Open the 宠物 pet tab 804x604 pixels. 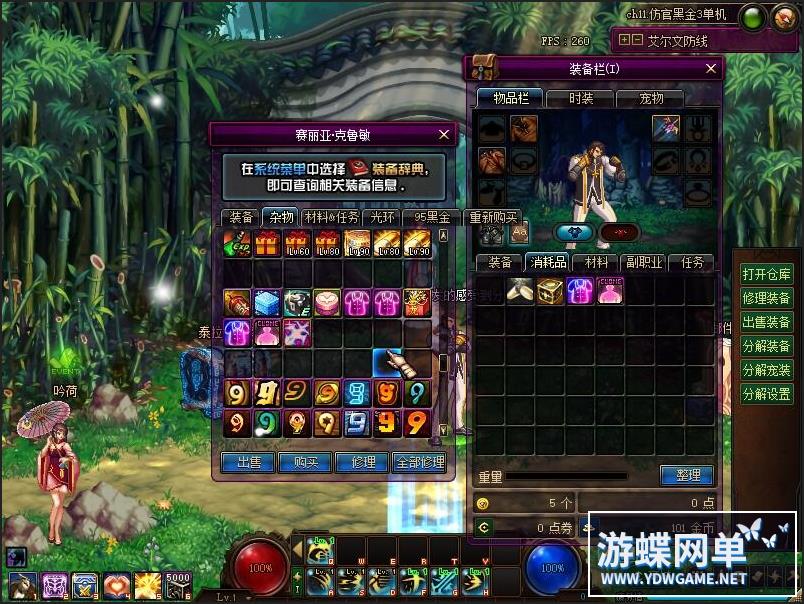[x=651, y=98]
